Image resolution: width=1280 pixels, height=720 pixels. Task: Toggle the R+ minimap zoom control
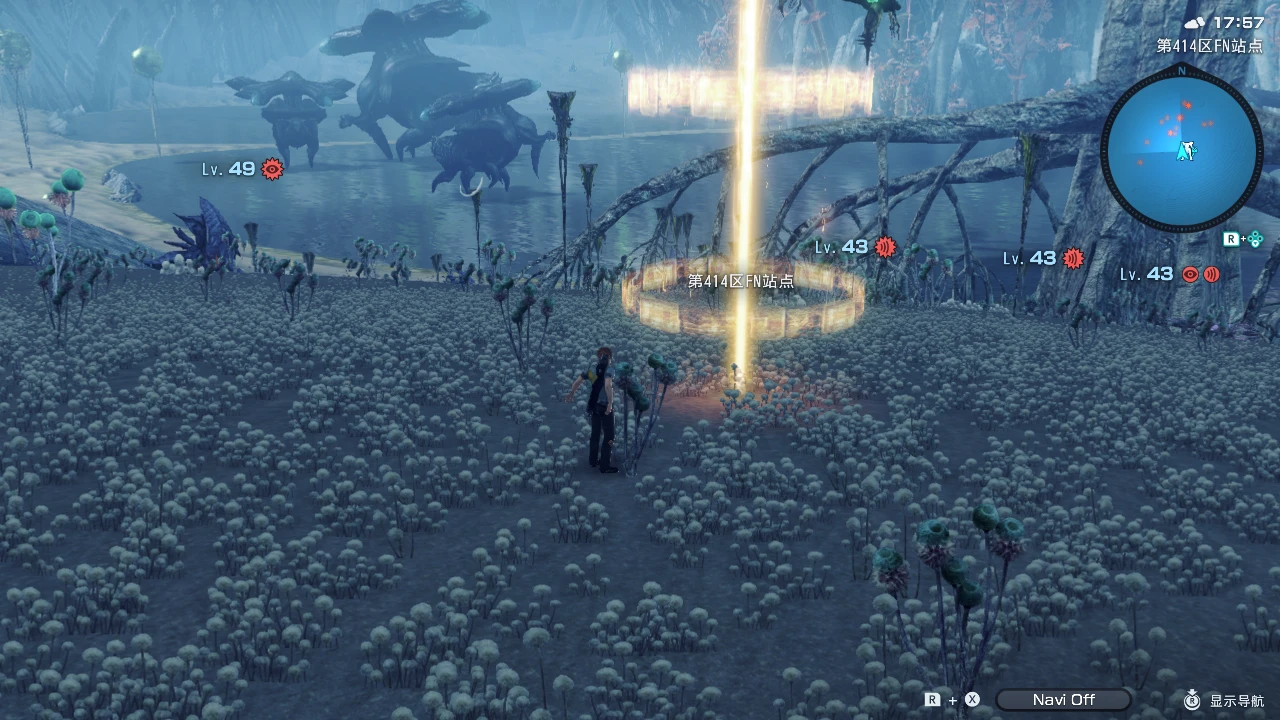[1233, 239]
